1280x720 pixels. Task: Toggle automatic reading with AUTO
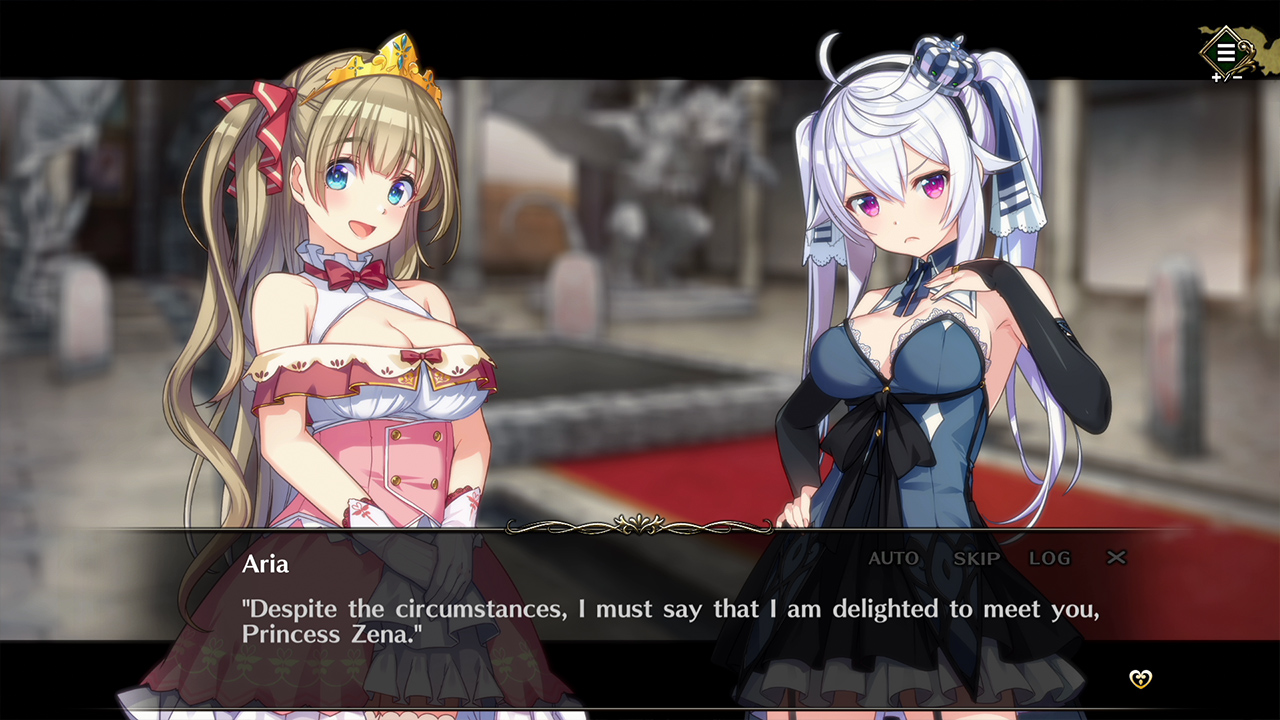[x=895, y=559]
